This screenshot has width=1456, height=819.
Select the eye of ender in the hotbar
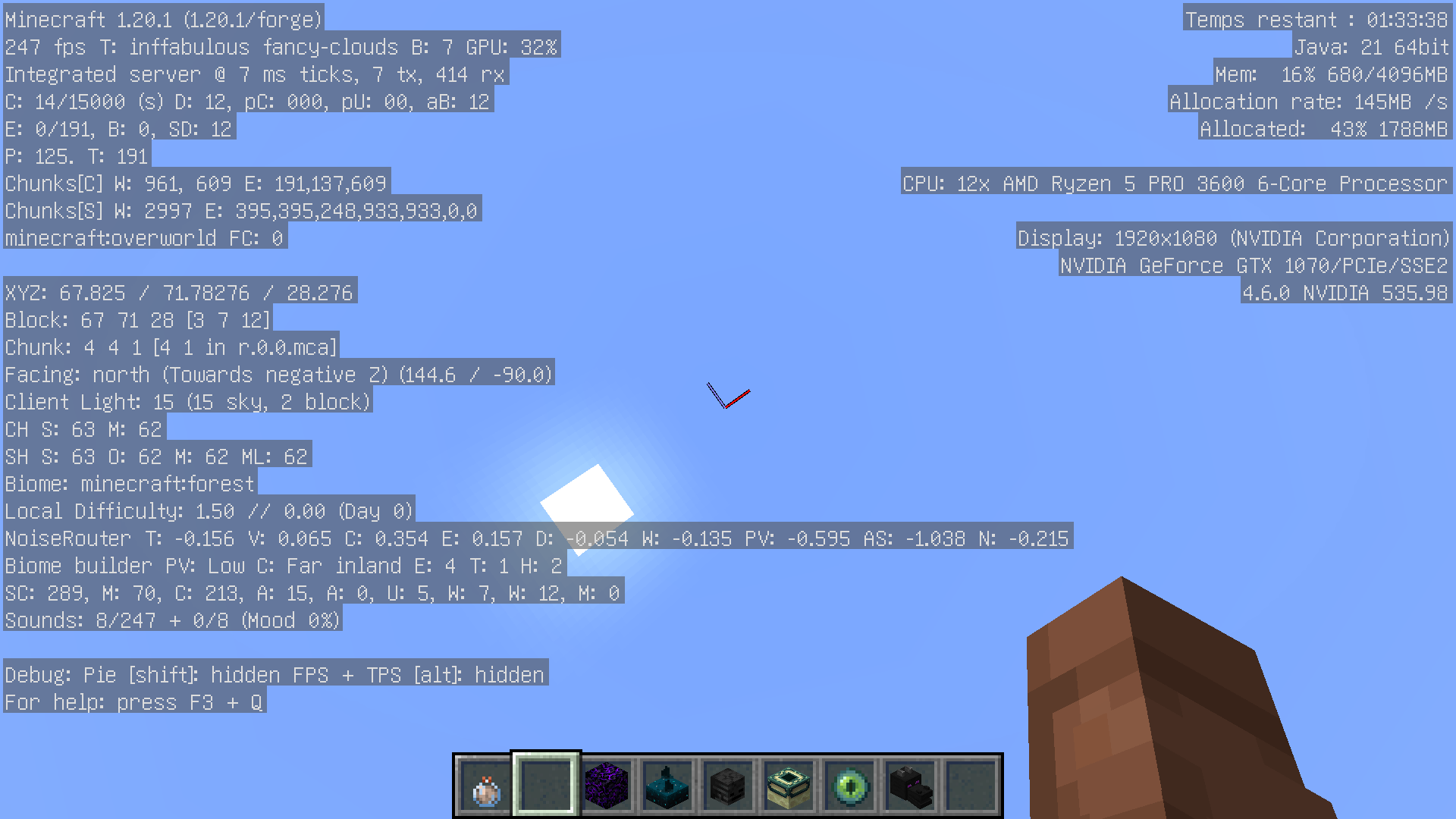click(850, 786)
